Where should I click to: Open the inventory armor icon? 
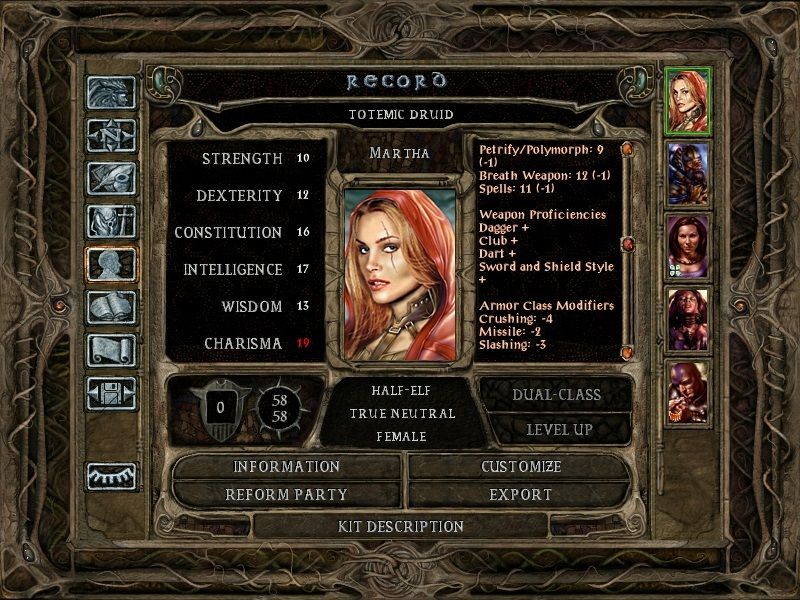[111, 221]
